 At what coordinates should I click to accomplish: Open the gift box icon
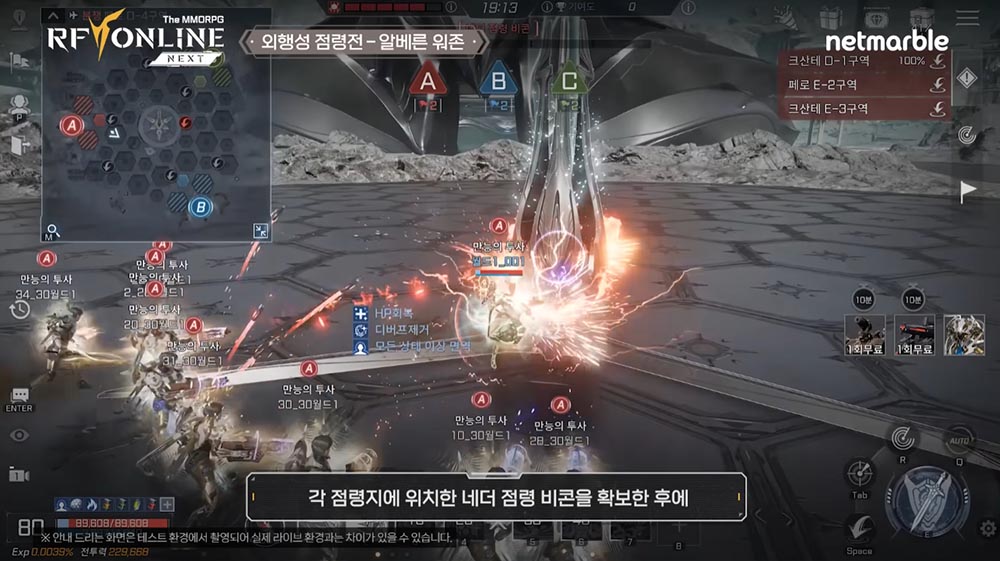click(829, 17)
